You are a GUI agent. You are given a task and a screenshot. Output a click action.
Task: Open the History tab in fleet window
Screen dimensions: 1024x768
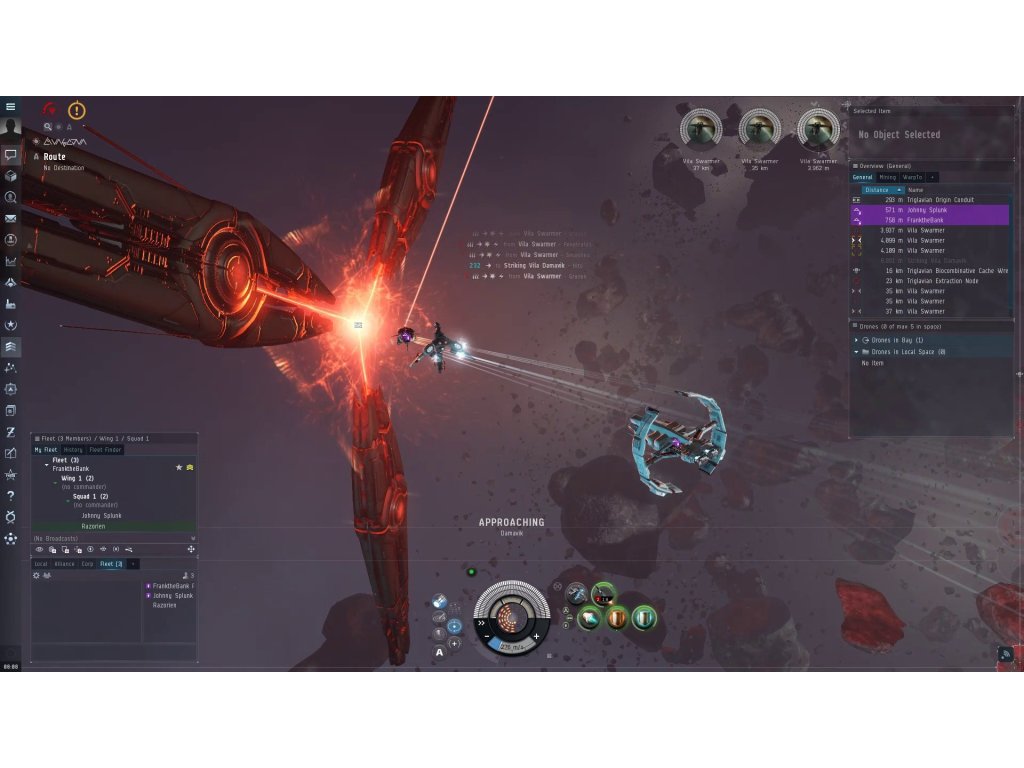pyautogui.click(x=73, y=450)
